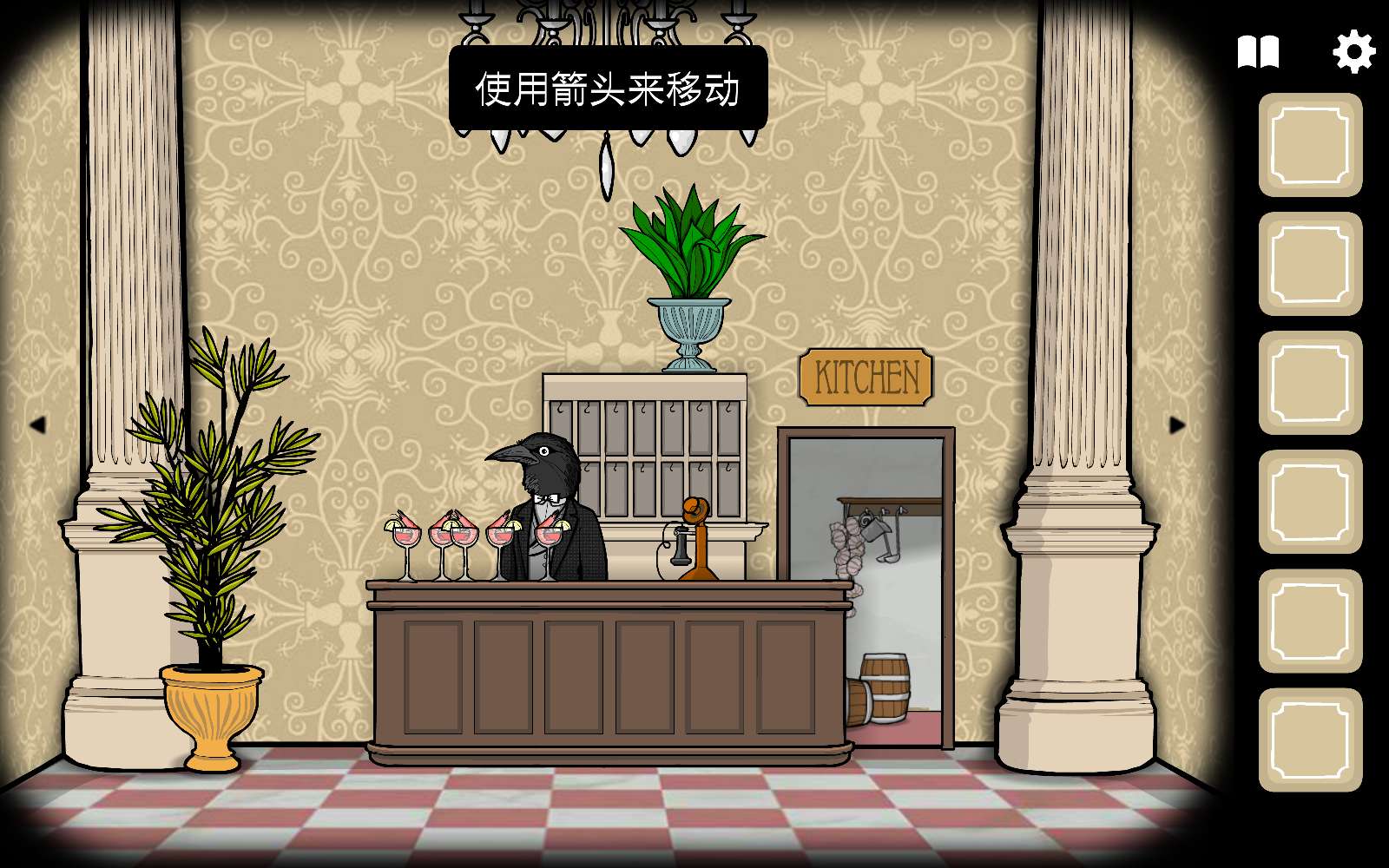
Task: Click the checkered floor tiles
Action: pos(608,816)
